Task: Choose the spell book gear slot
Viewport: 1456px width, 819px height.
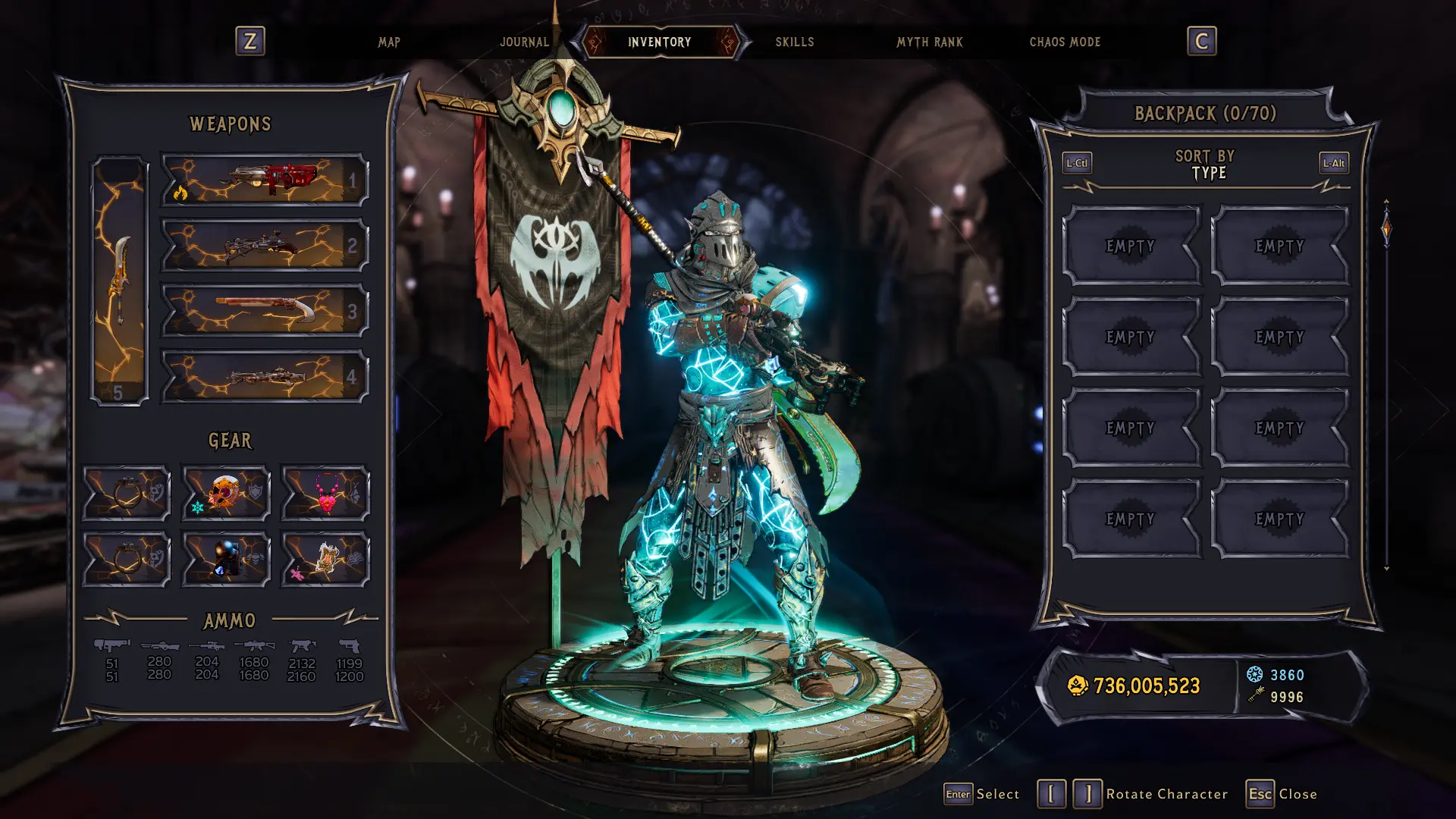Action: click(325, 560)
